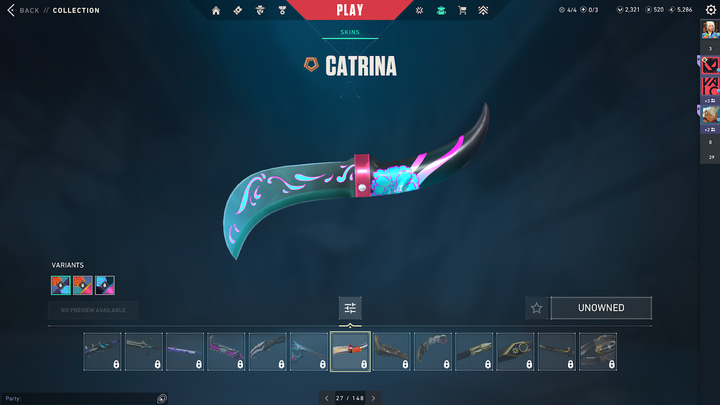Choose the second Catrina color variant
The width and height of the screenshot is (720, 405).
coord(83,285)
